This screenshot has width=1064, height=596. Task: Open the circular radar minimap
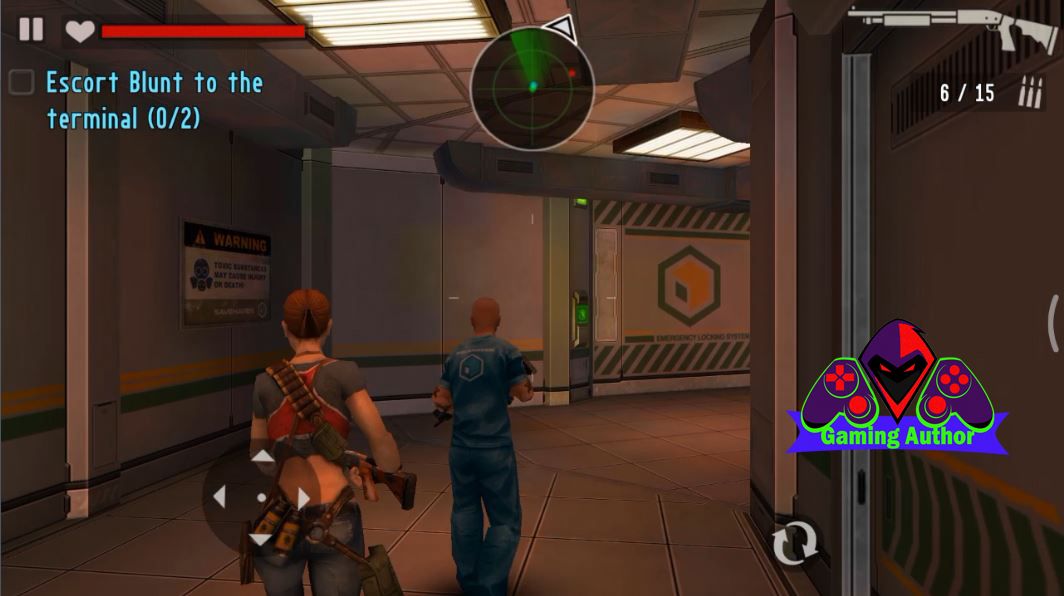coord(532,86)
